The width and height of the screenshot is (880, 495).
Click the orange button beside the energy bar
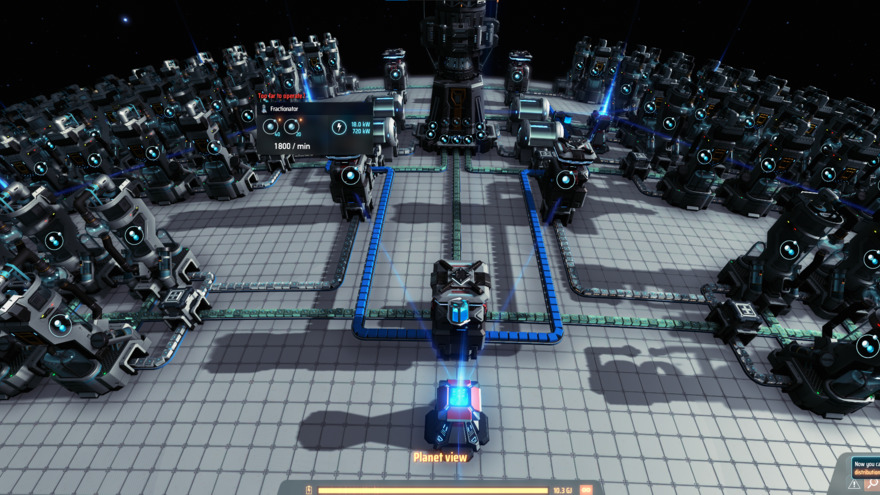point(586,490)
